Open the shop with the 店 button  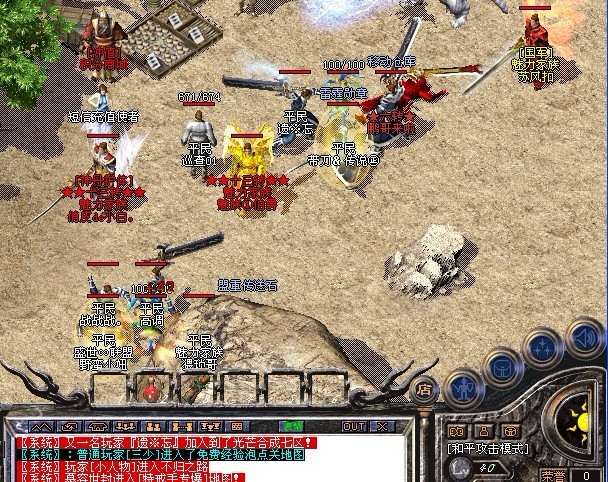pyautogui.click(x=423, y=390)
